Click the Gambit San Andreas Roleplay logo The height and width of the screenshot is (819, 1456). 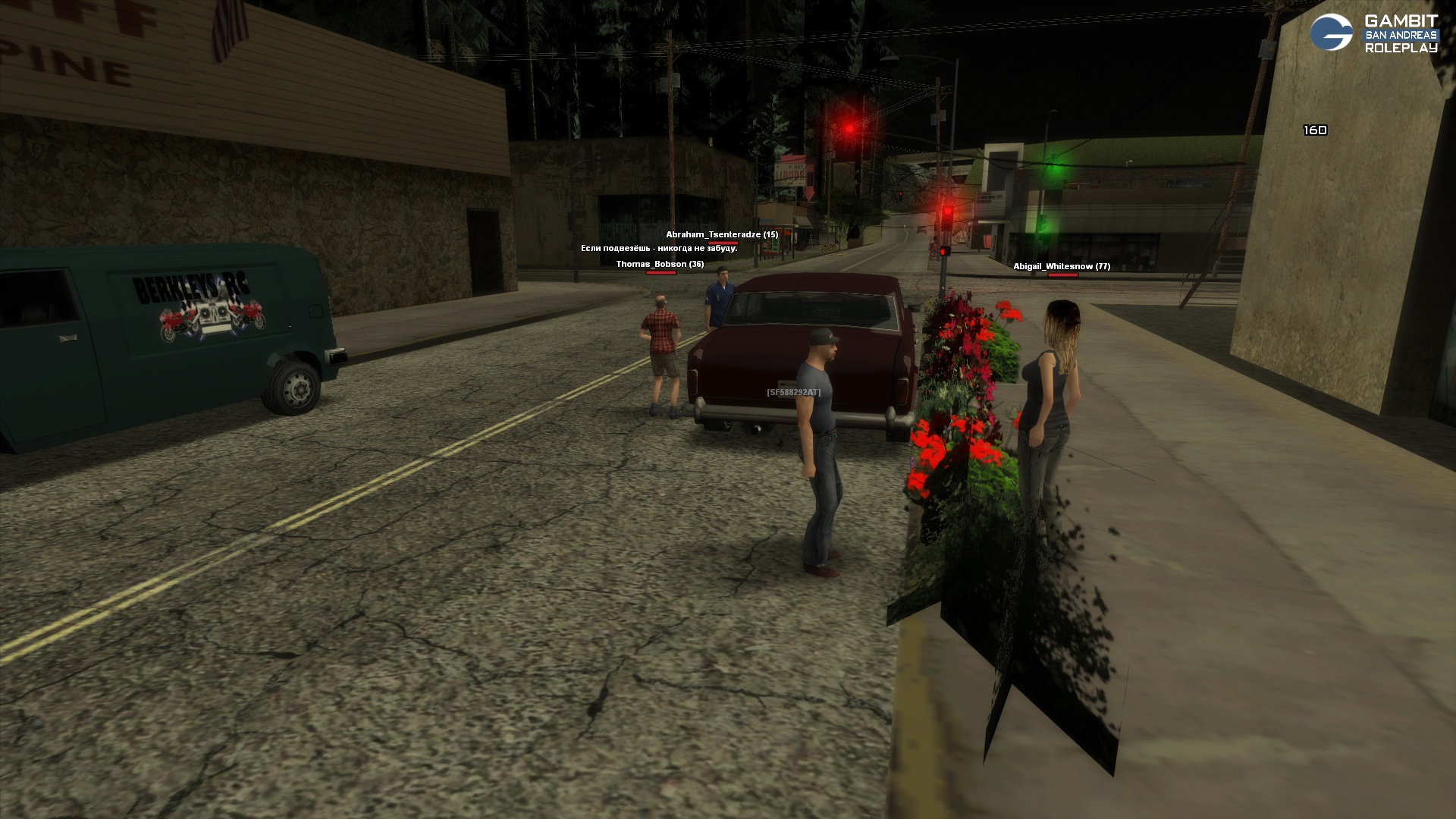1374,33
